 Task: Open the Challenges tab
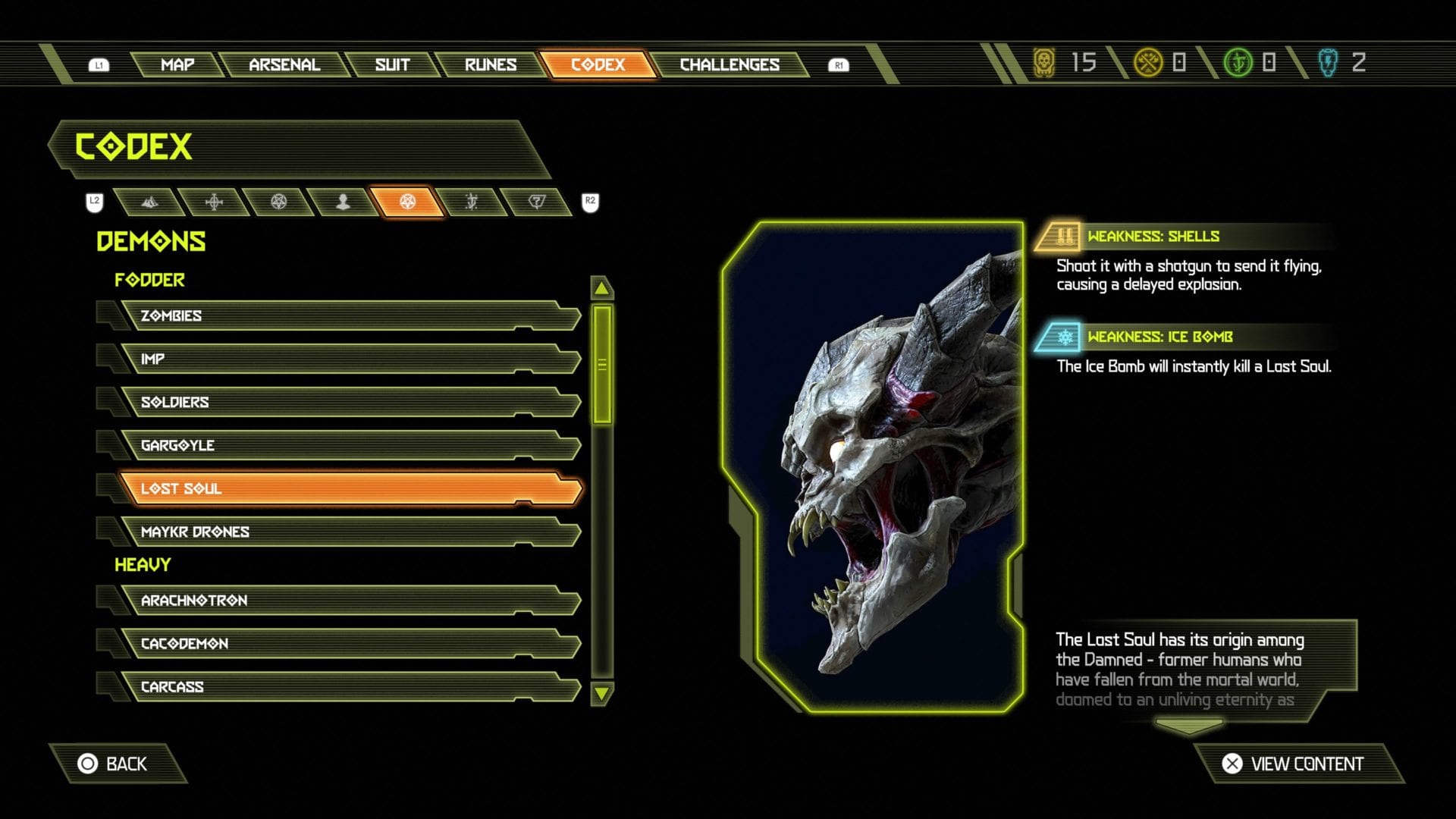click(730, 64)
